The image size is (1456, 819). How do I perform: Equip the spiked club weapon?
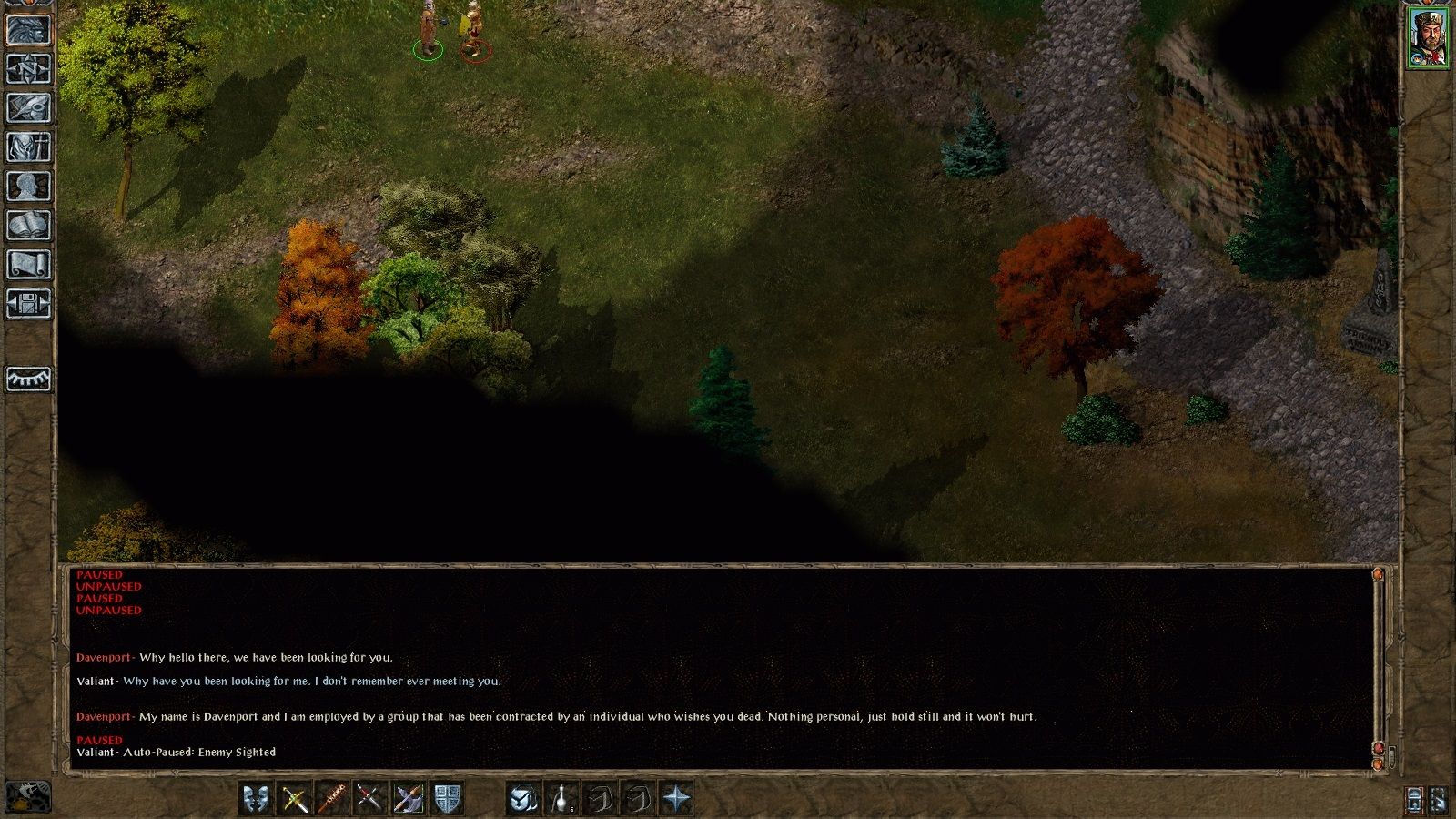pos(332,799)
